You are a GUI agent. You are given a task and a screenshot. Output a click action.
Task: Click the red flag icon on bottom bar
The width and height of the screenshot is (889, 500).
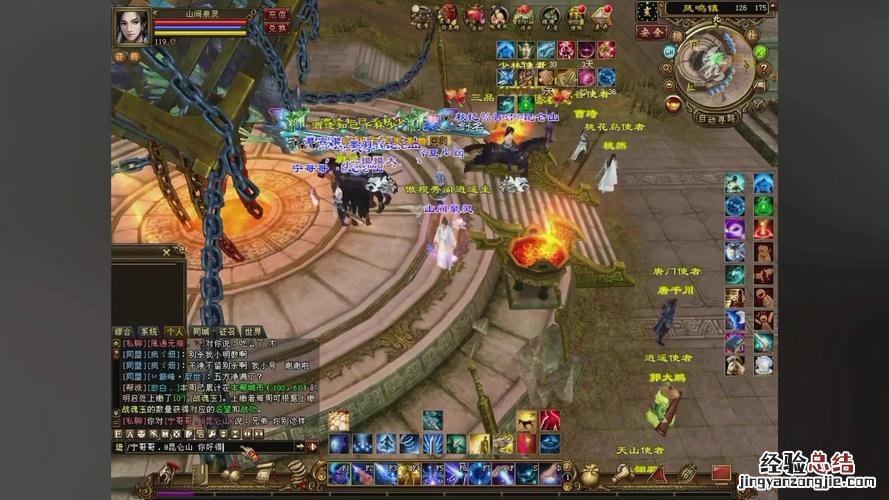[720, 471]
